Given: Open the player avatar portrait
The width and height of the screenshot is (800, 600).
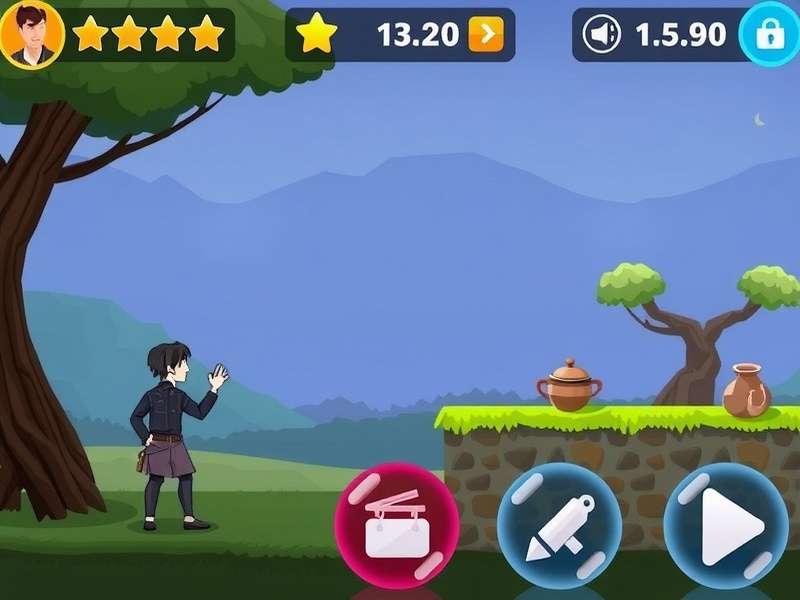Looking at the screenshot, I should (32, 34).
